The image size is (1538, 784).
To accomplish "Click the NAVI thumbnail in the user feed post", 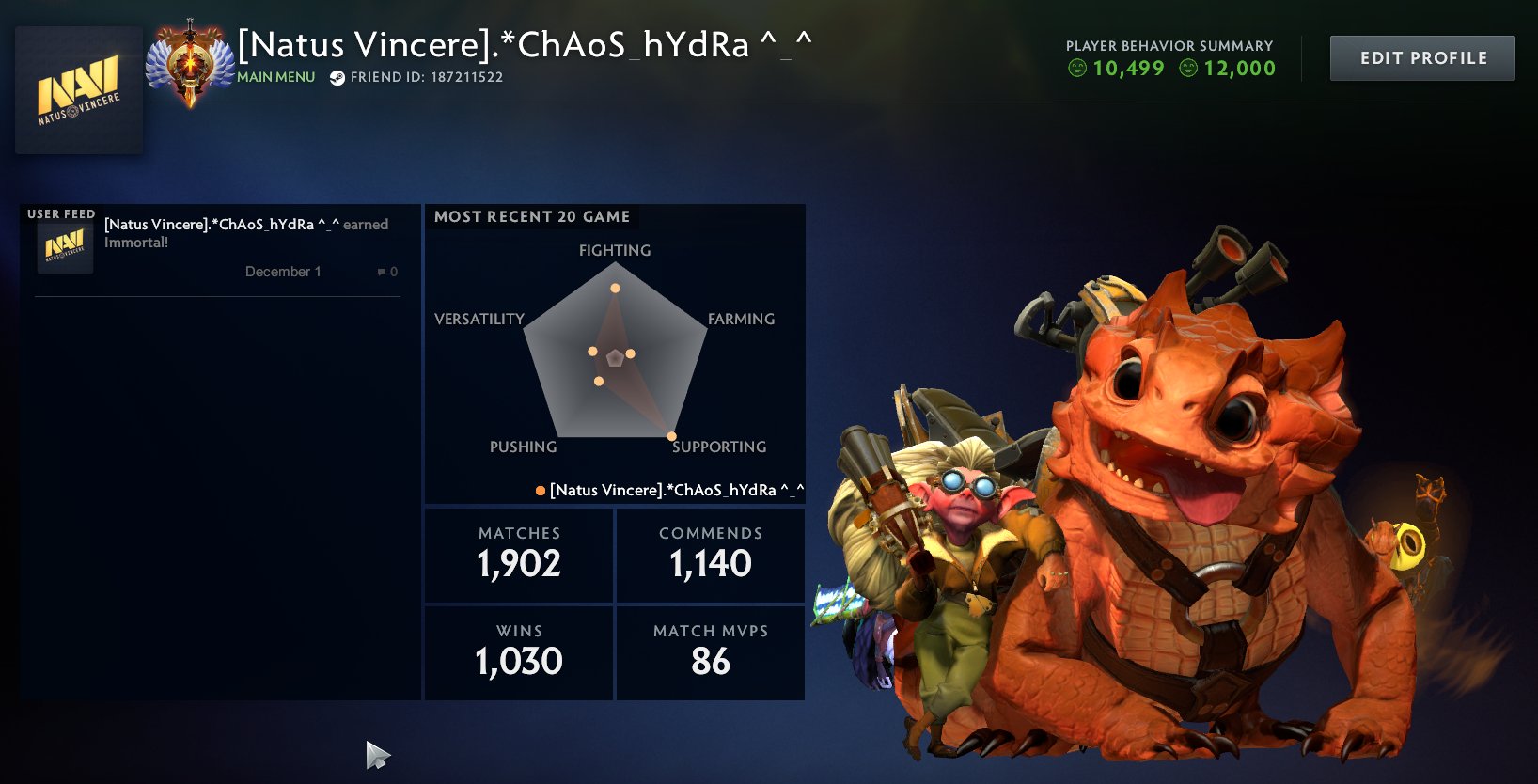I will click(64, 247).
